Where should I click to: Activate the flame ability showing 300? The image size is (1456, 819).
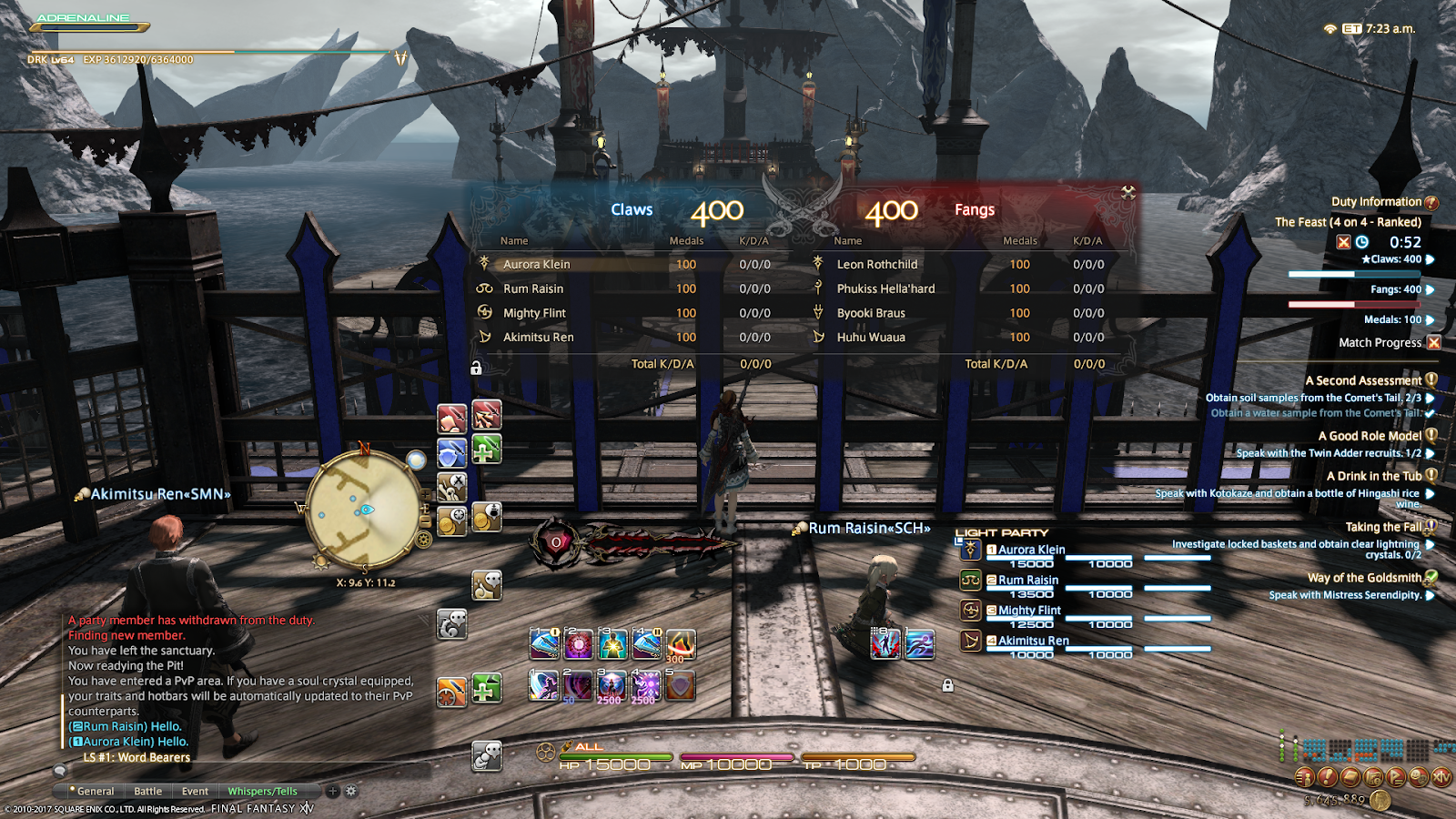[x=681, y=645]
